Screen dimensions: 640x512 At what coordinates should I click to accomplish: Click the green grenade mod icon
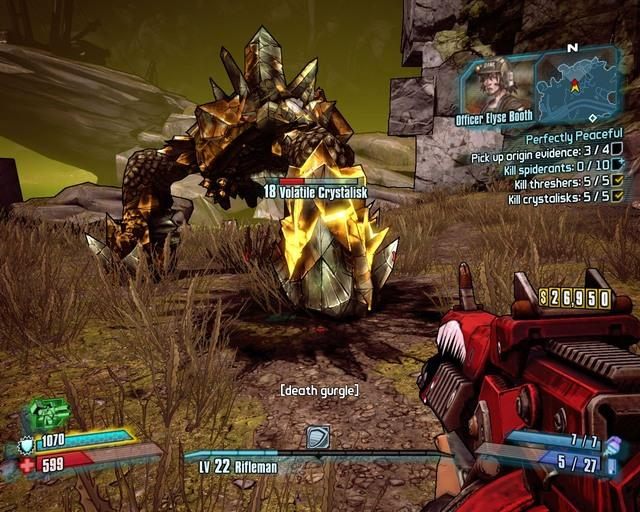tap(49, 413)
